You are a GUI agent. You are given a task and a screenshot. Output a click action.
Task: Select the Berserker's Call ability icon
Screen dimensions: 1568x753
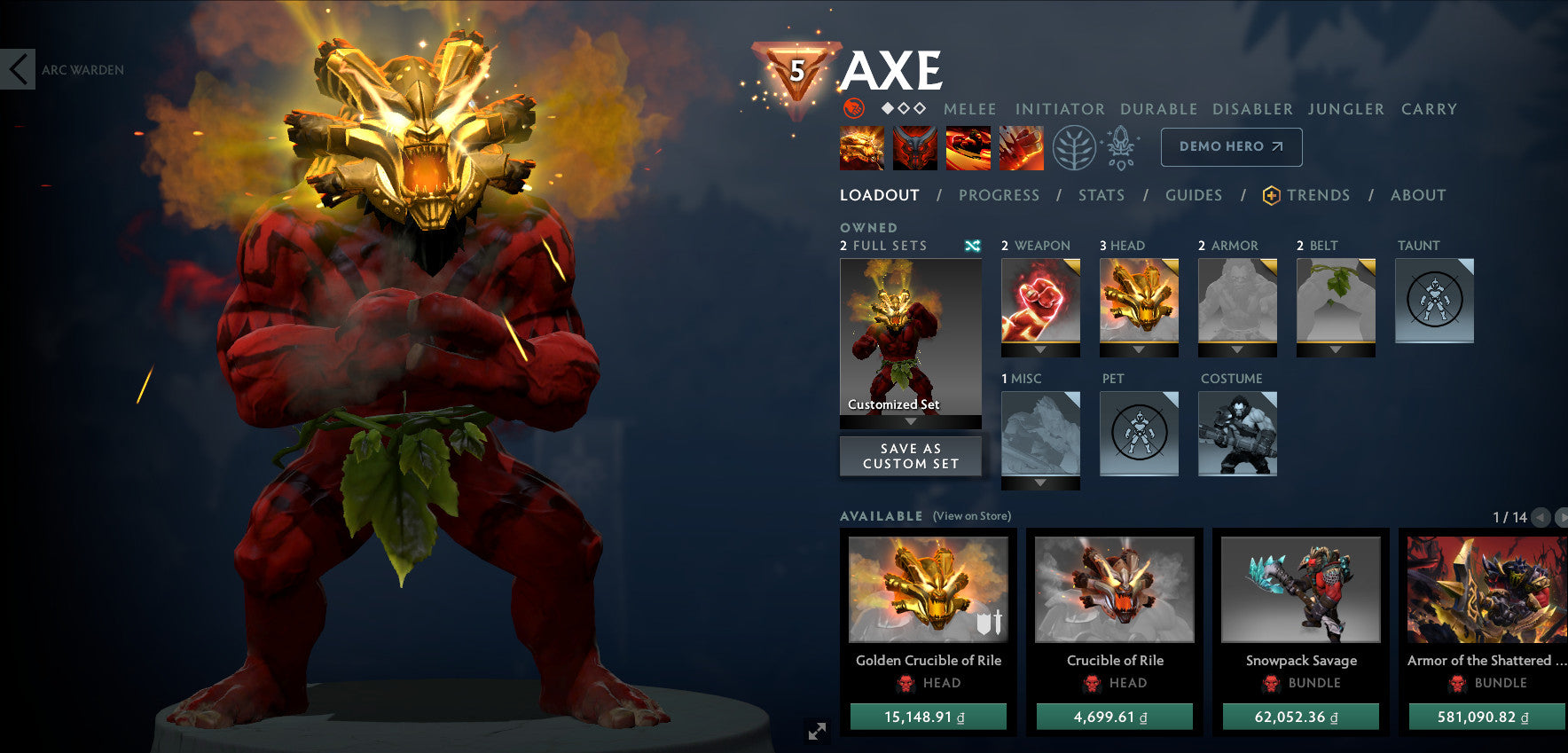[x=861, y=147]
